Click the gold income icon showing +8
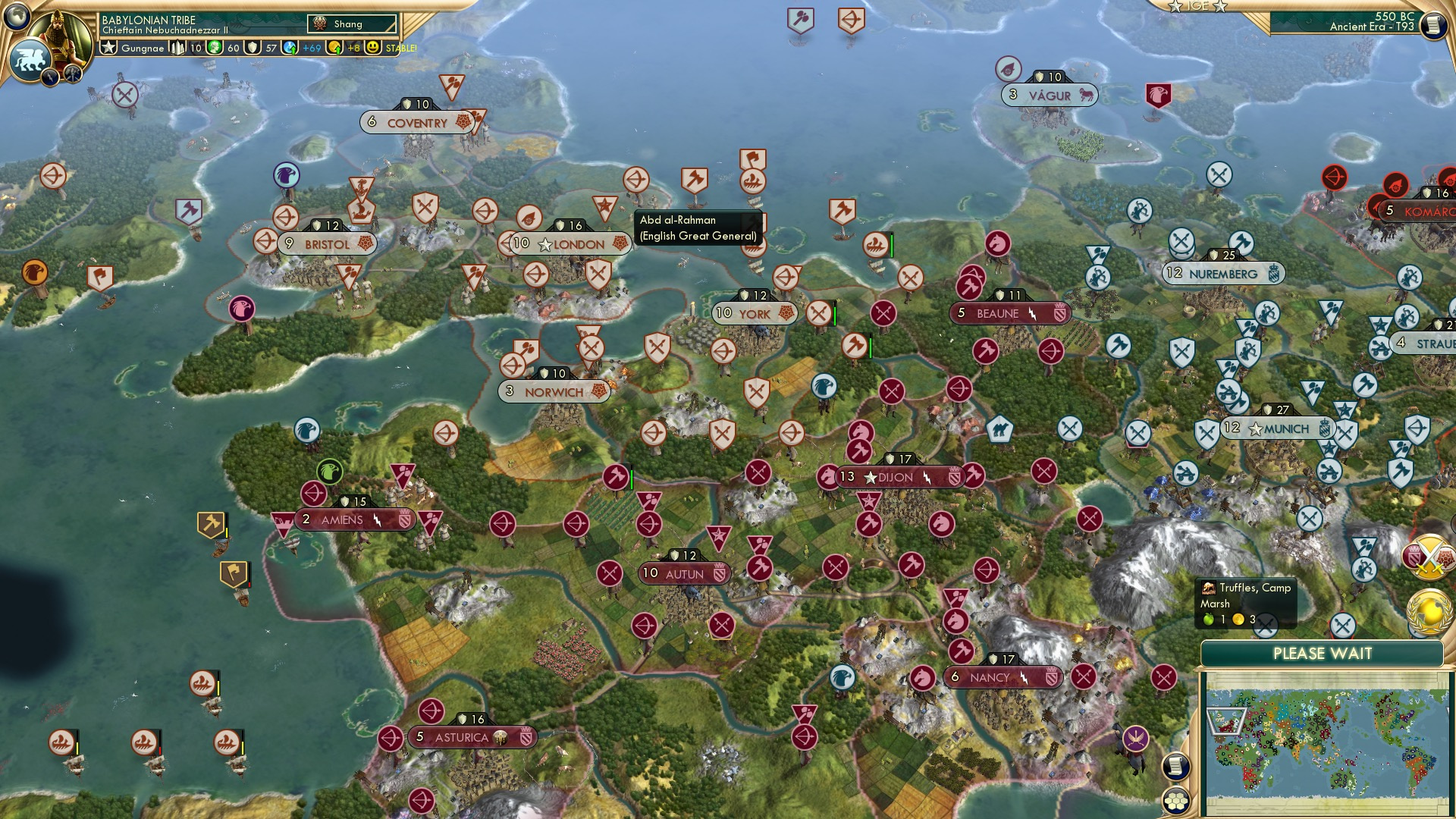The width and height of the screenshot is (1456, 819). click(x=334, y=48)
